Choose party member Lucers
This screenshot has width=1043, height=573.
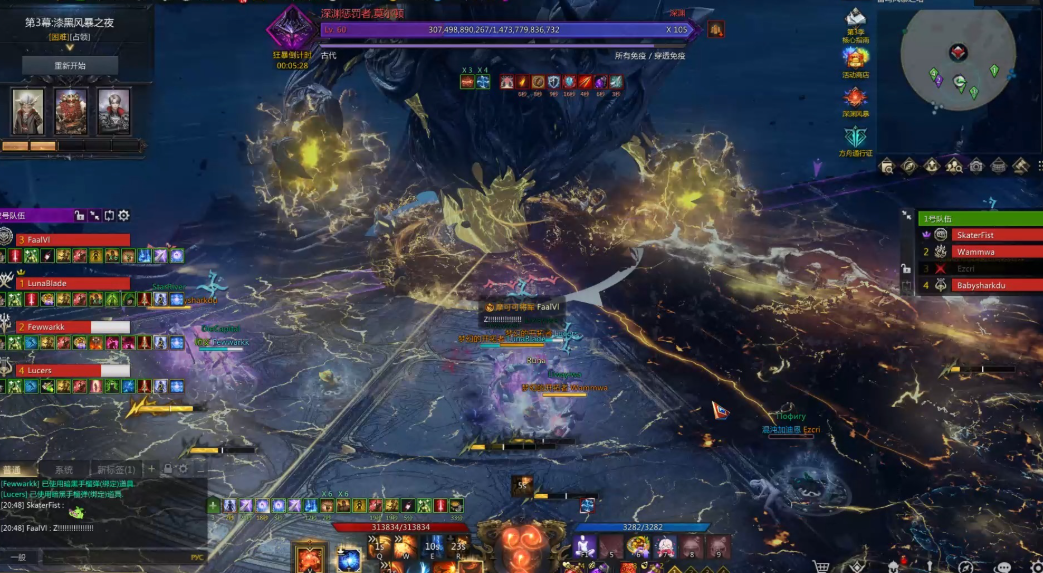(72, 370)
